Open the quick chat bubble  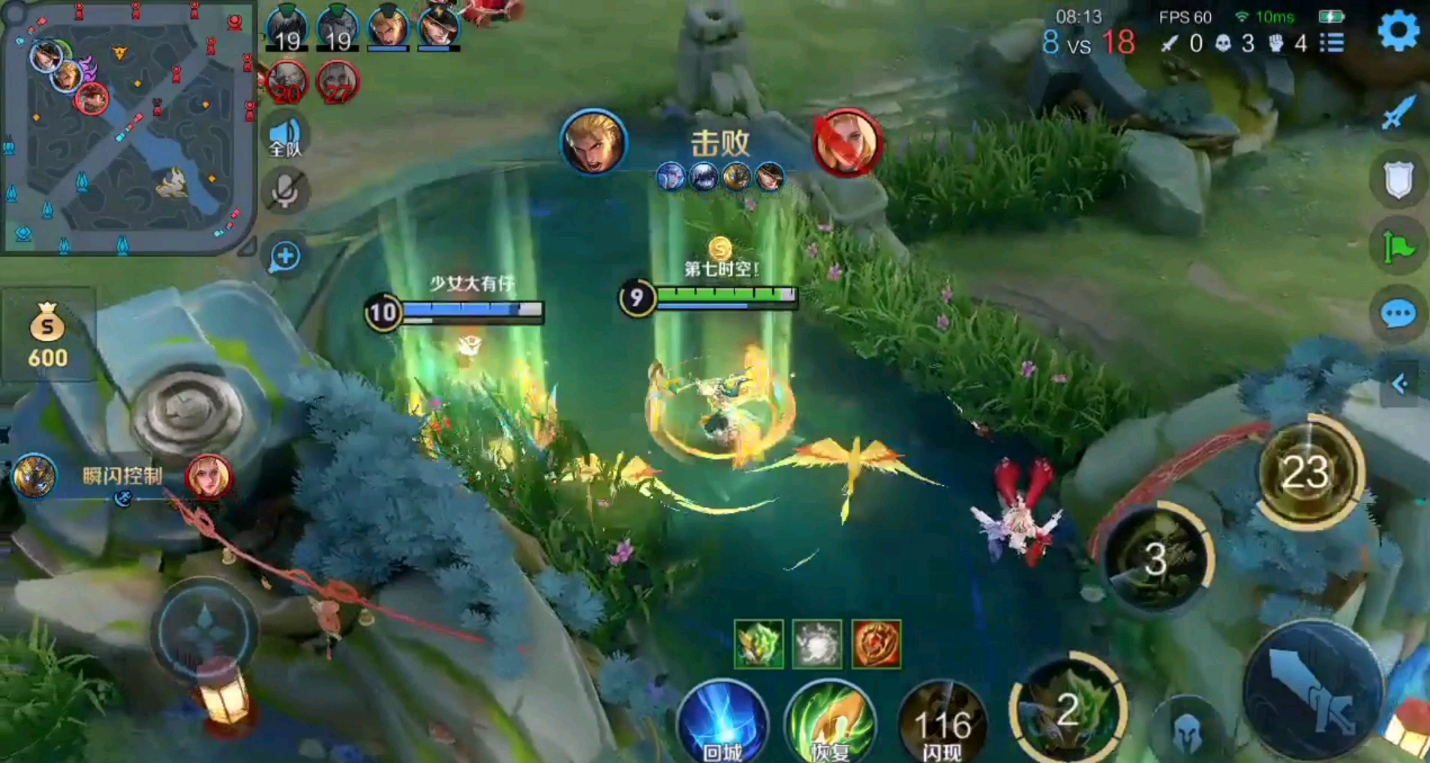point(1397,314)
